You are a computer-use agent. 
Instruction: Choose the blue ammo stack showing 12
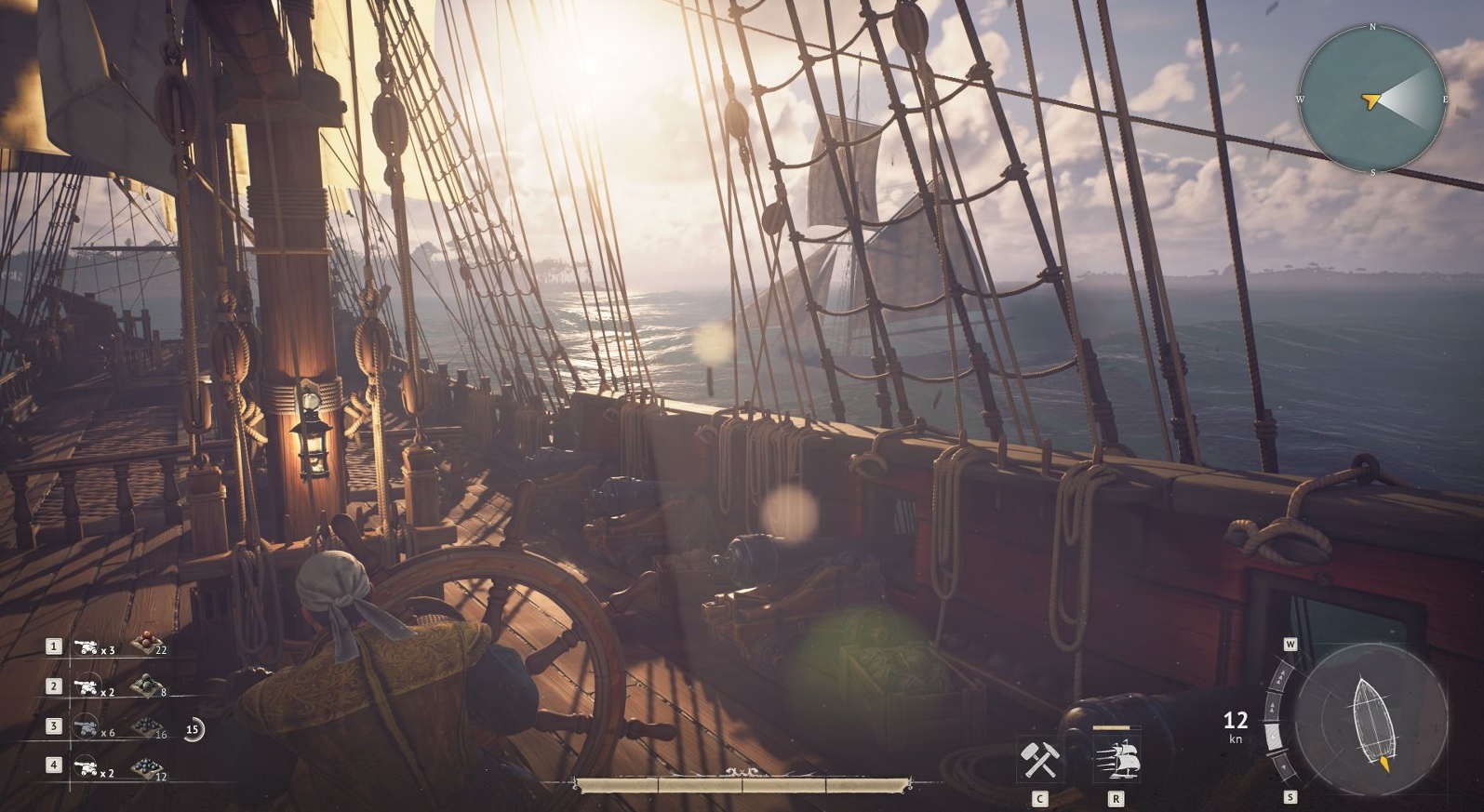(x=144, y=768)
